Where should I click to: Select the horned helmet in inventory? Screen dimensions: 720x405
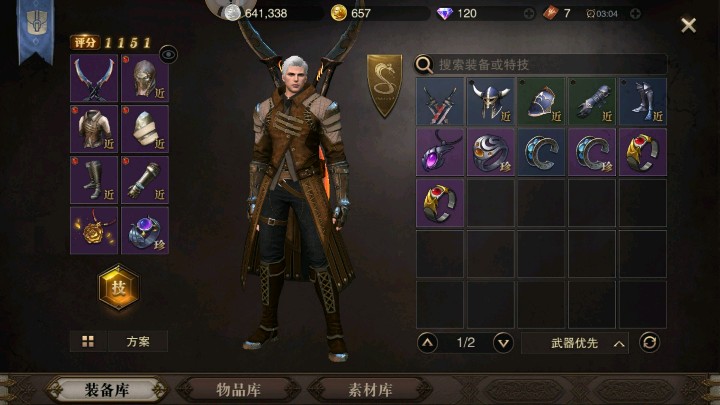pyautogui.click(x=492, y=102)
